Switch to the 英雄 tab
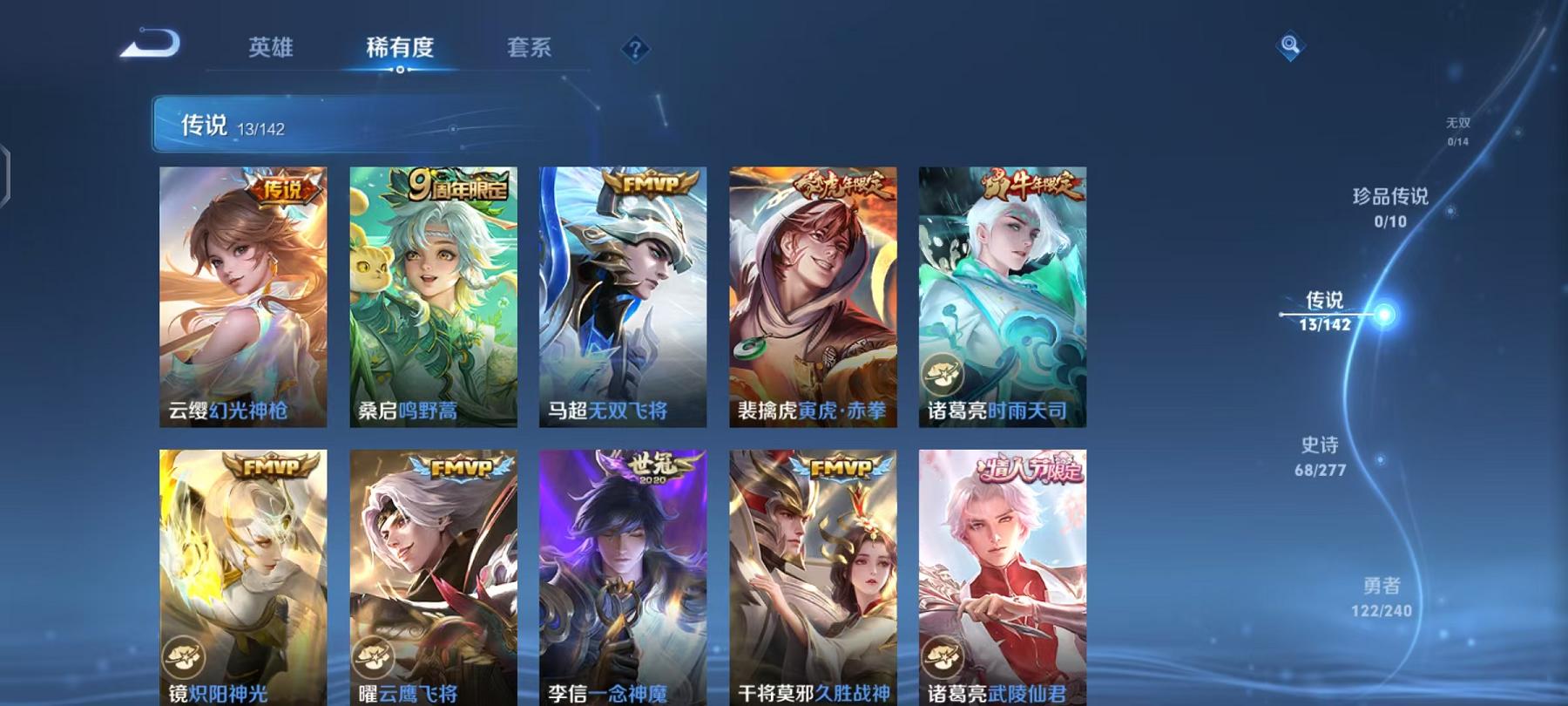1568x706 pixels. 270,50
